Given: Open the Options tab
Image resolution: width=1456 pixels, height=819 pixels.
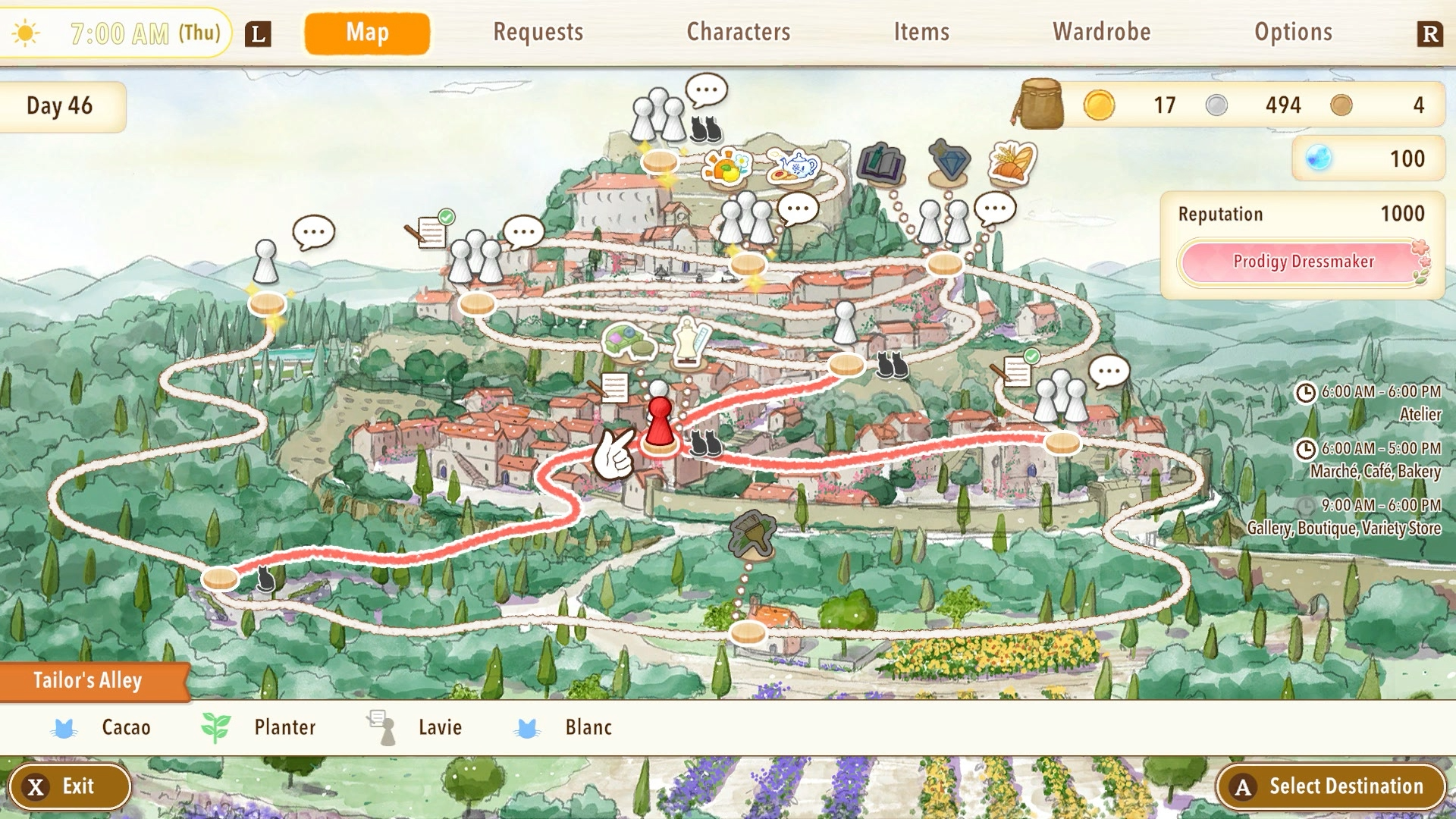Looking at the screenshot, I should (x=1293, y=32).
